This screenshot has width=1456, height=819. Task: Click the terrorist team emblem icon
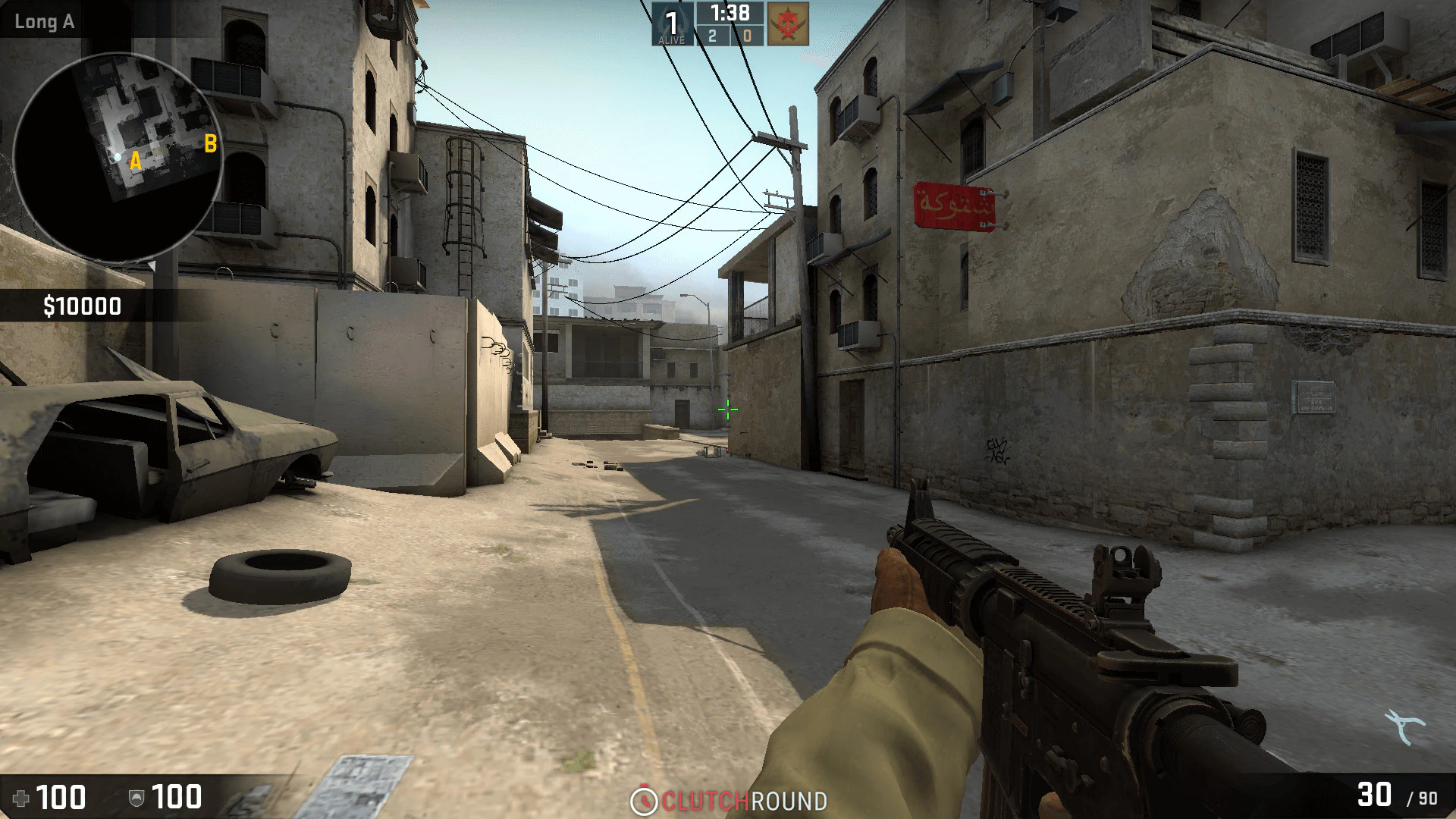[788, 24]
